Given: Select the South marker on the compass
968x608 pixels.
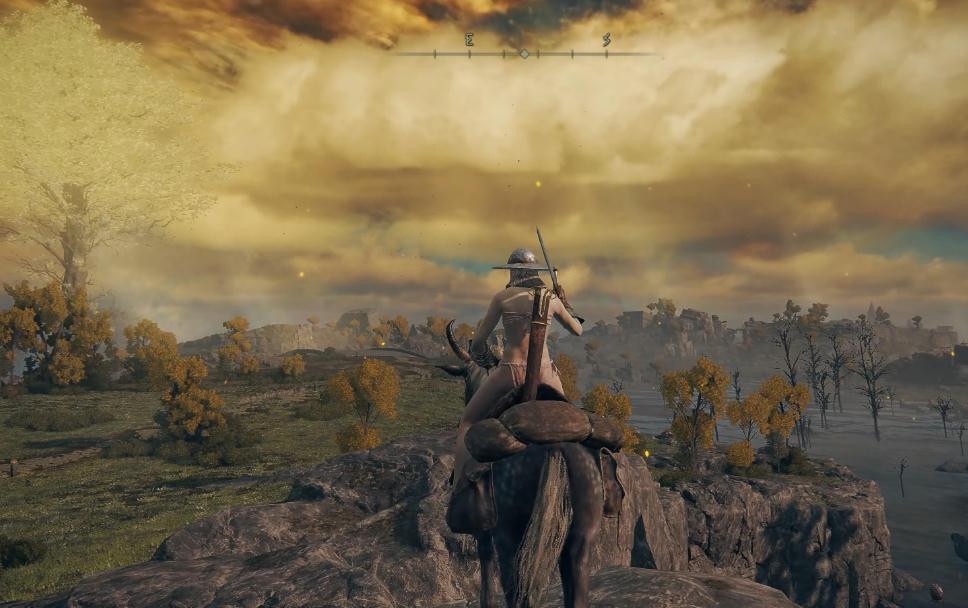Looking at the screenshot, I should 606,41.
